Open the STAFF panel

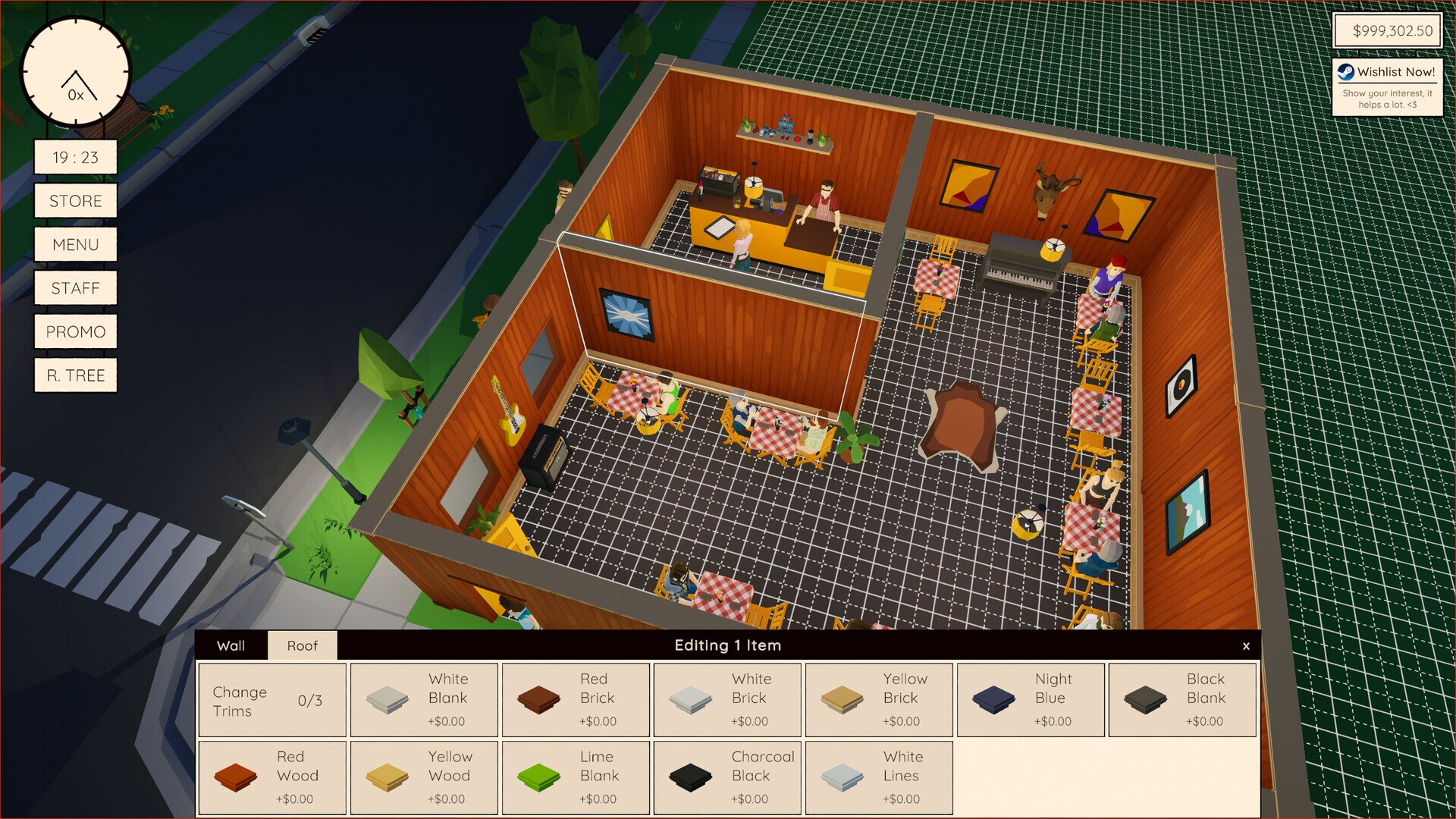[x=75, y=287]
